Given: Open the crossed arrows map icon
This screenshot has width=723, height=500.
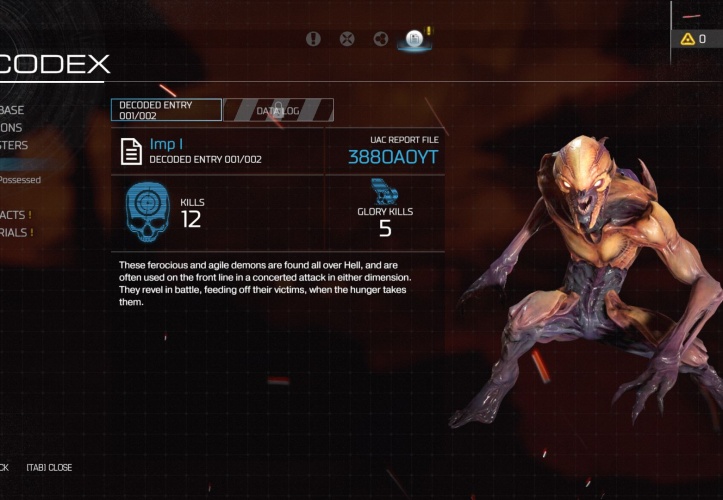Looking at the screenshot, I should coord(347,39).
